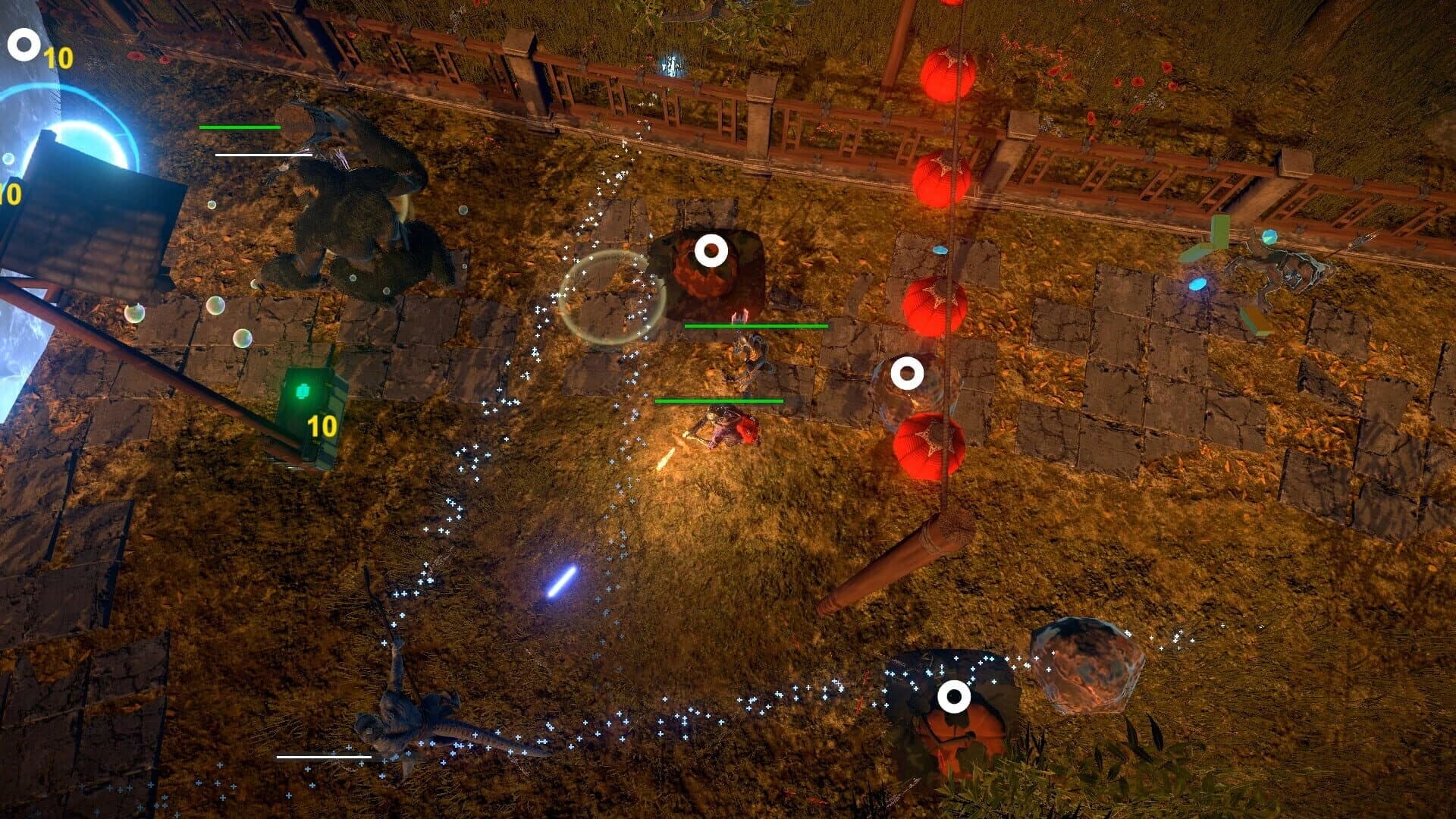Click the objective marker on the bottom-right pumpkin
The height and width of the screenshot is (819, 1456).
point(954,698)
